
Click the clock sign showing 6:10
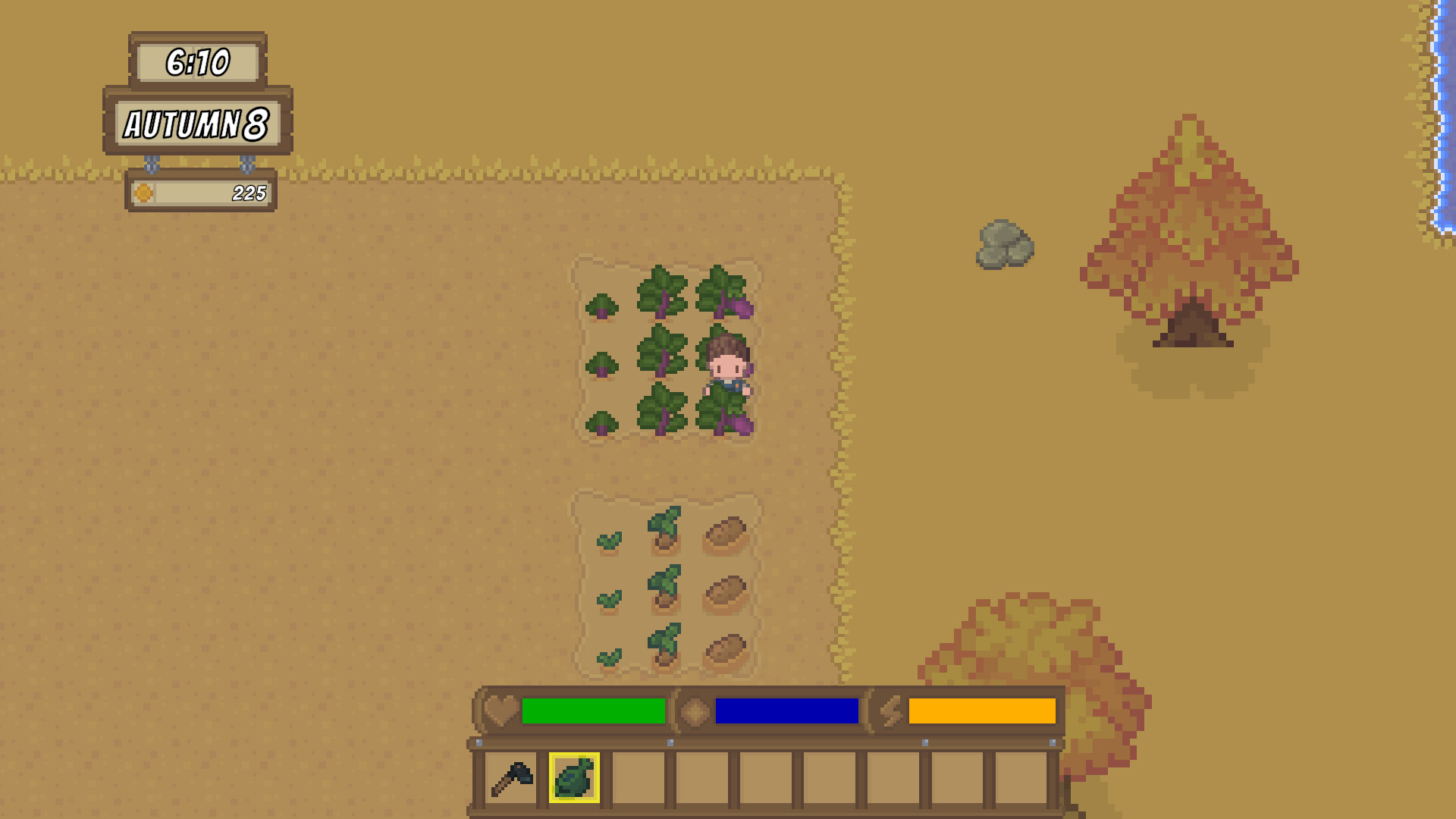pos(199,63)
